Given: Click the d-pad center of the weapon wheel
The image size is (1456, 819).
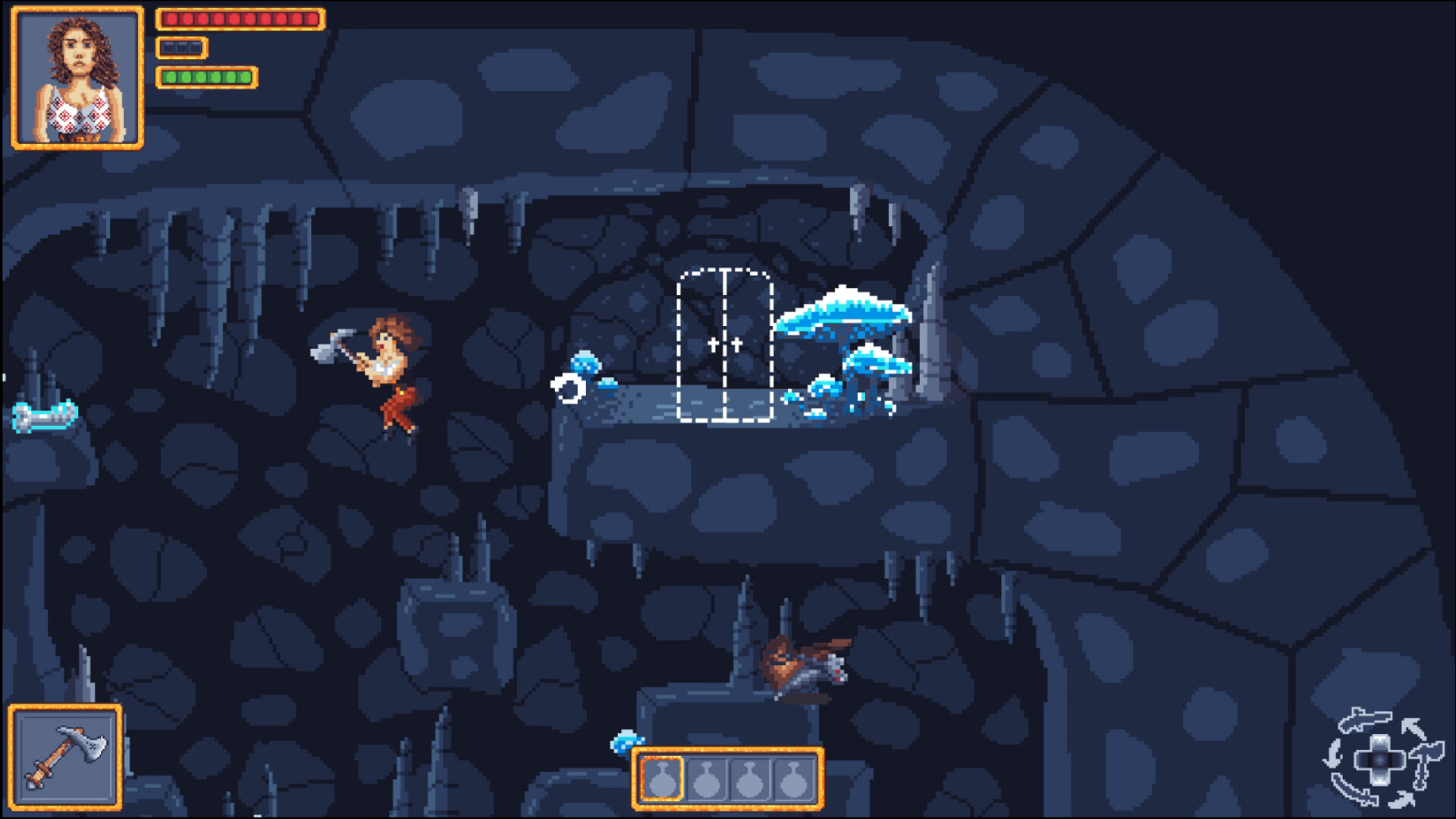Looking at the screenshot, I should pos(1379,760).
